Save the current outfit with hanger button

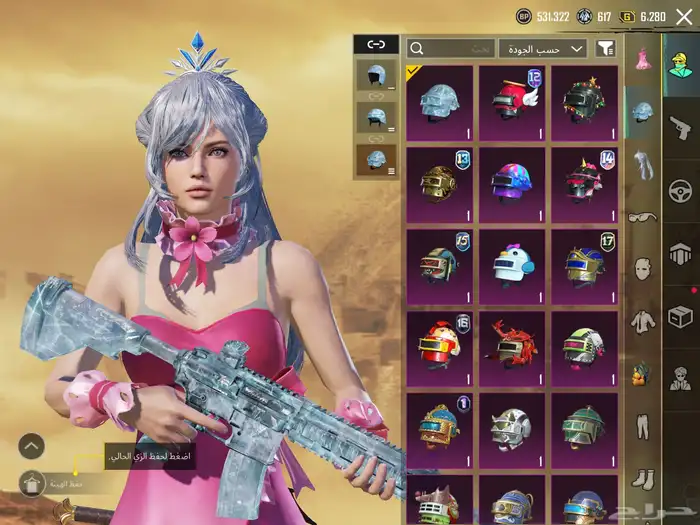[x=32, y=484]
